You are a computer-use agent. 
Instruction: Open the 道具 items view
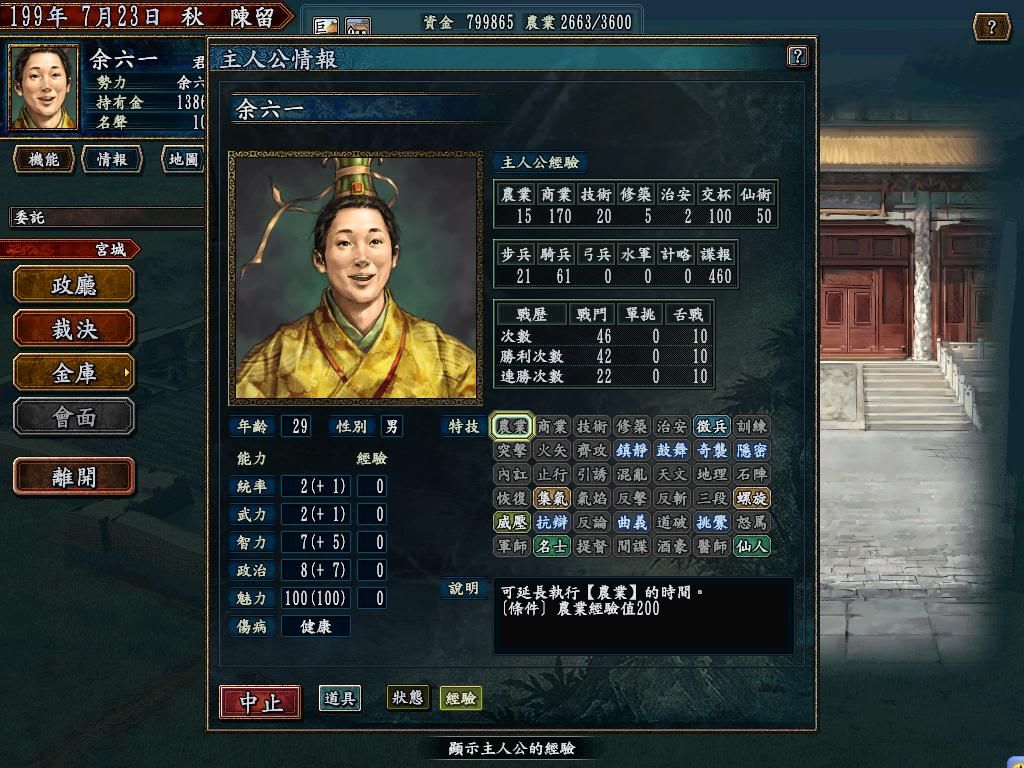tap(340, 698)
